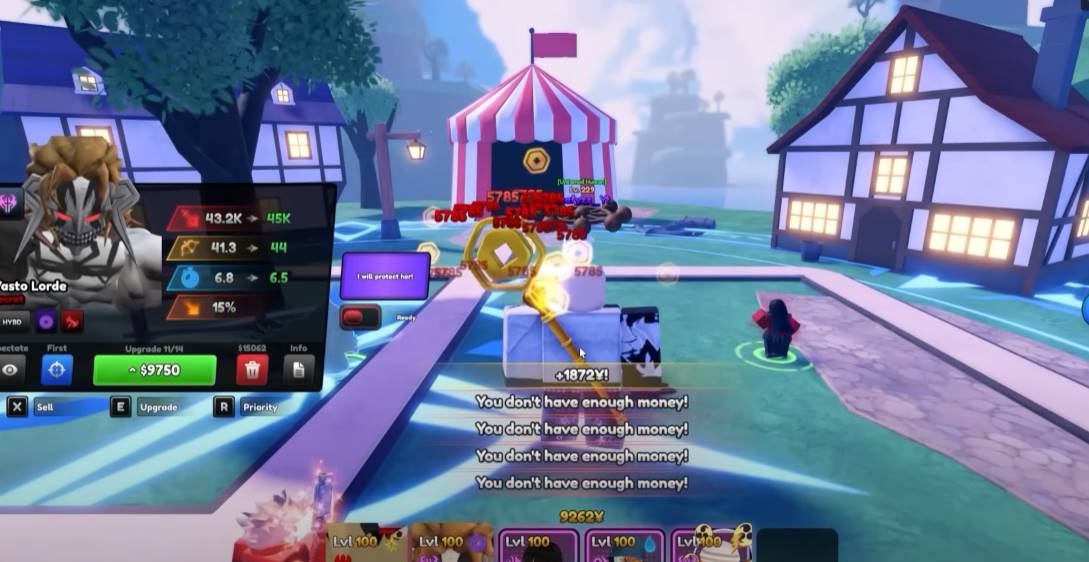Click the purple ring icon beside HYBD
1089x562 pixels.
tap(46, 322)
